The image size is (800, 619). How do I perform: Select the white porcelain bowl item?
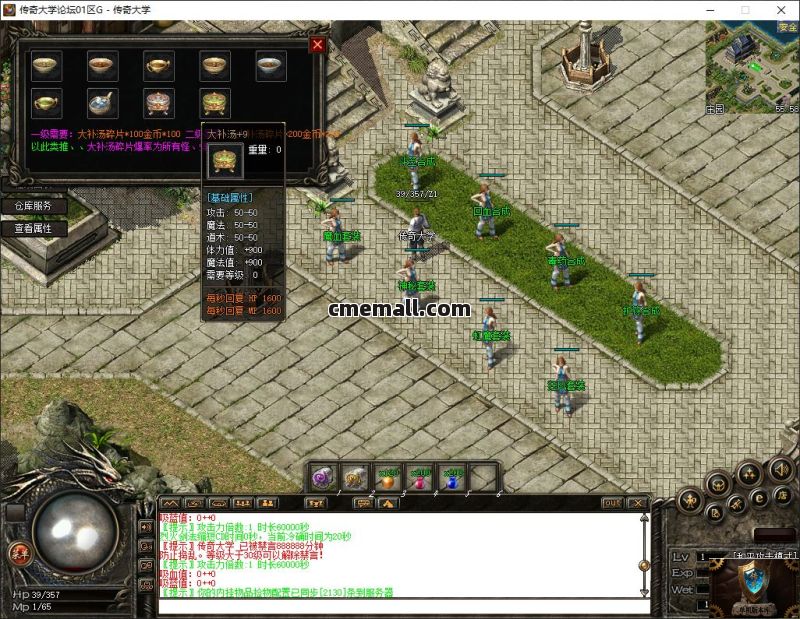click(269, 66)
